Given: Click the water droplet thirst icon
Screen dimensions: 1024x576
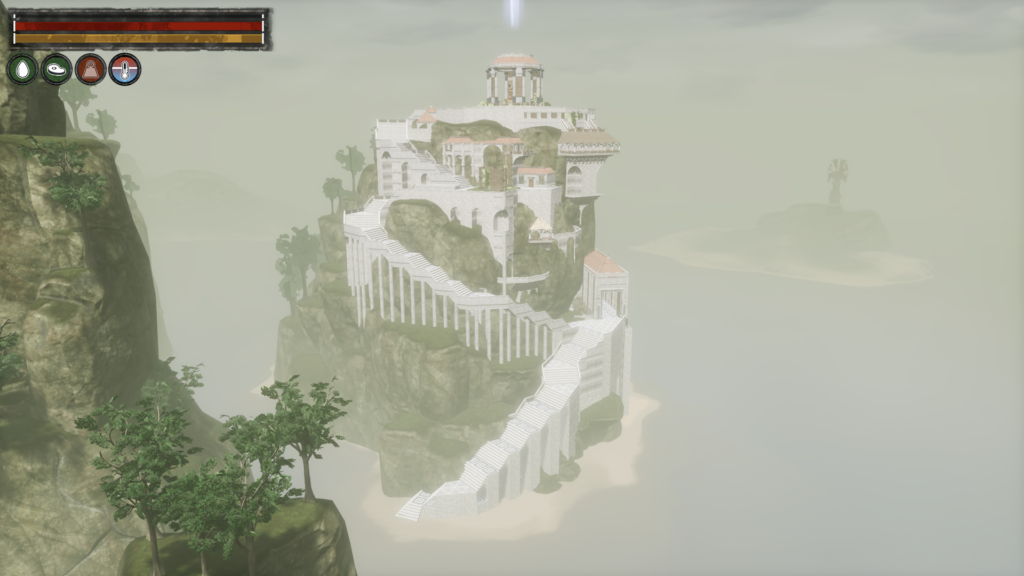Looking at the screenshot, I should 22,69.
